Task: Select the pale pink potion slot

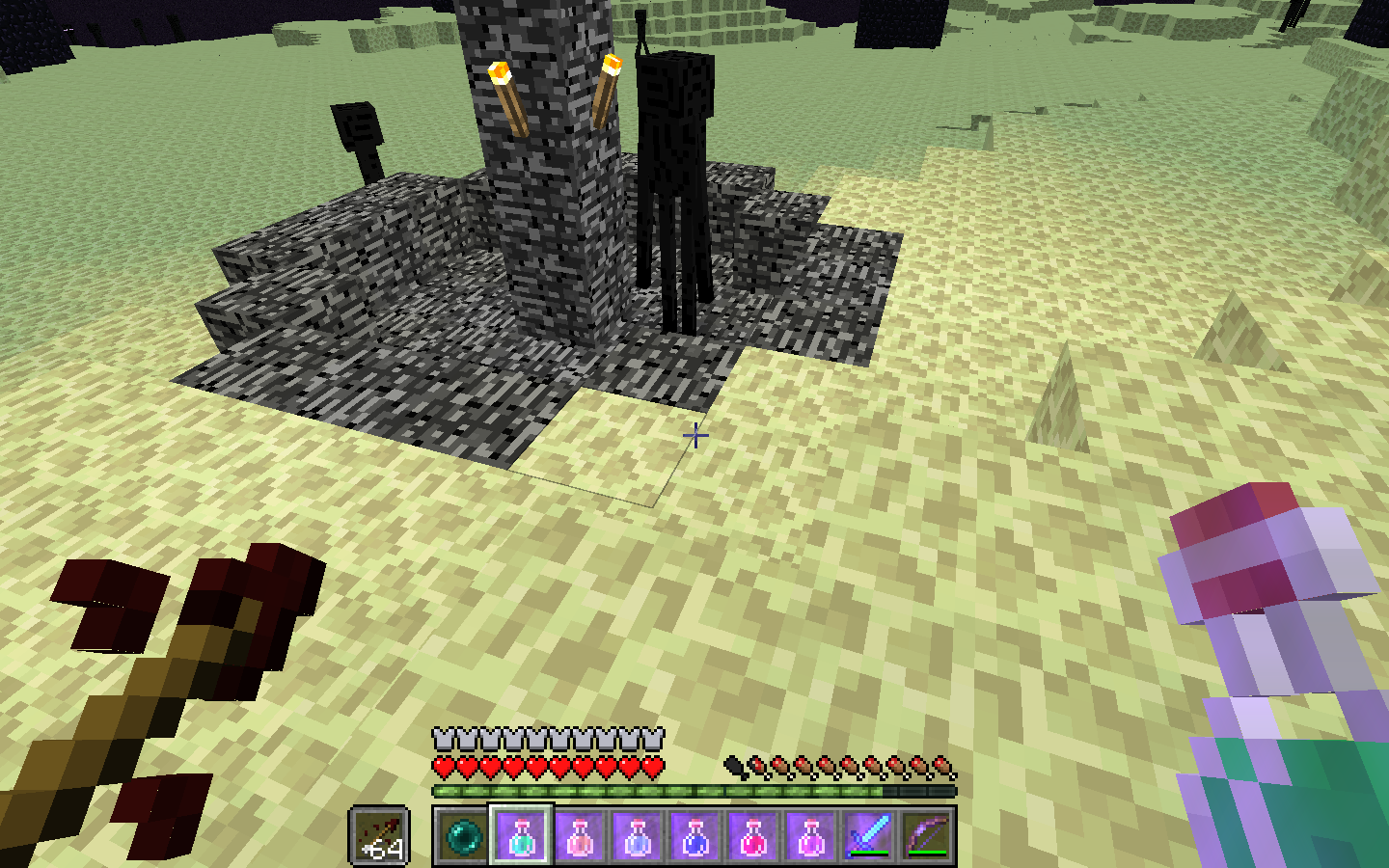Action: tap(579, 835)
